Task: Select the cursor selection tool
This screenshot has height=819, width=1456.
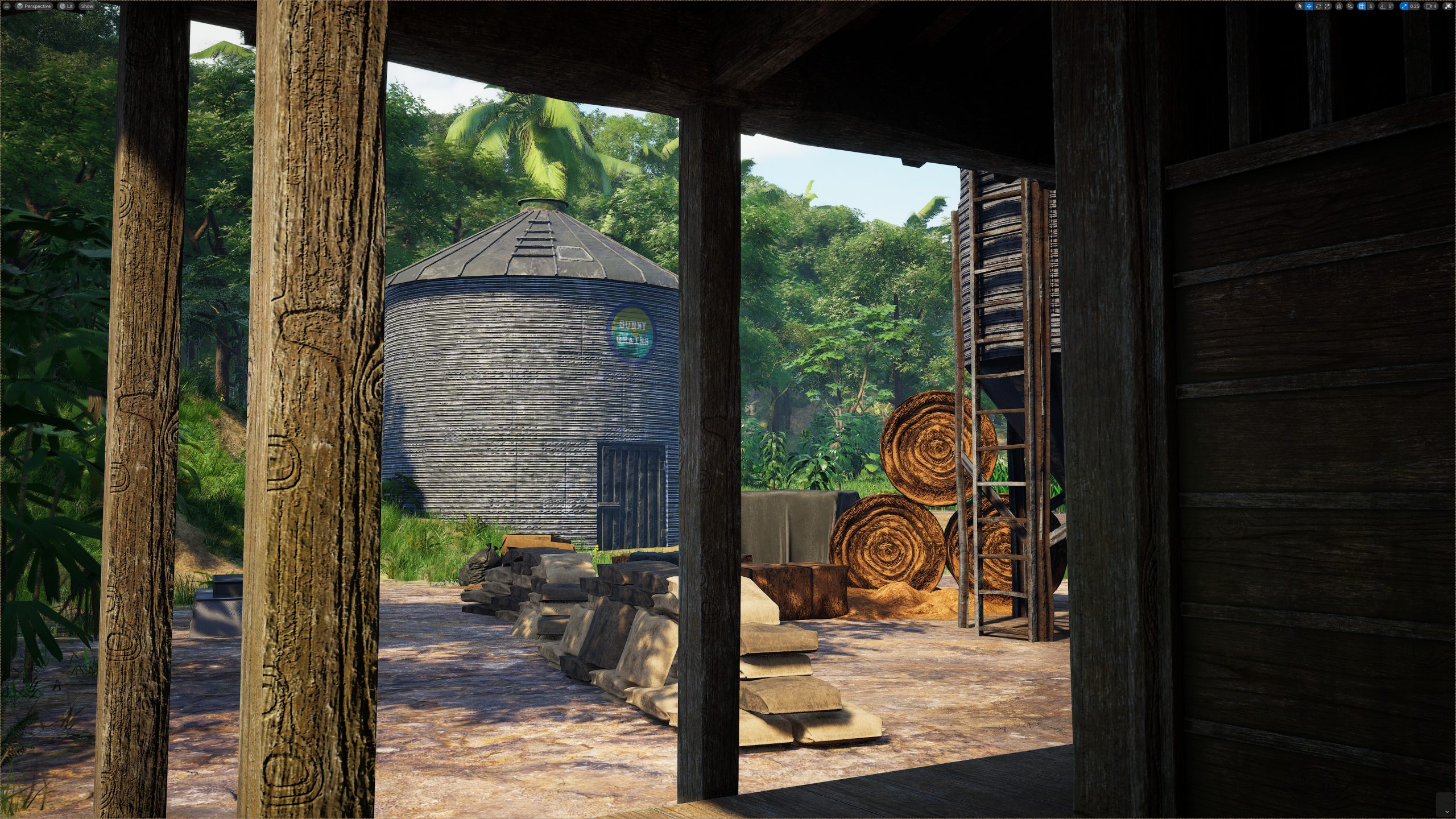Action: click(x=1300, y=6)
